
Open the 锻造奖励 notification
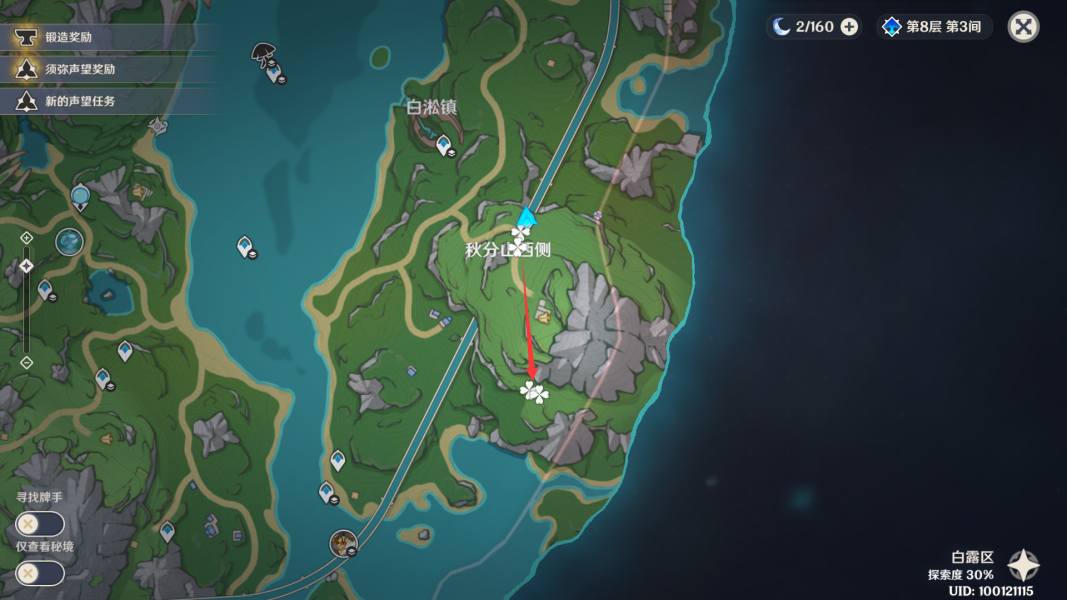click(x=75, y=37)
